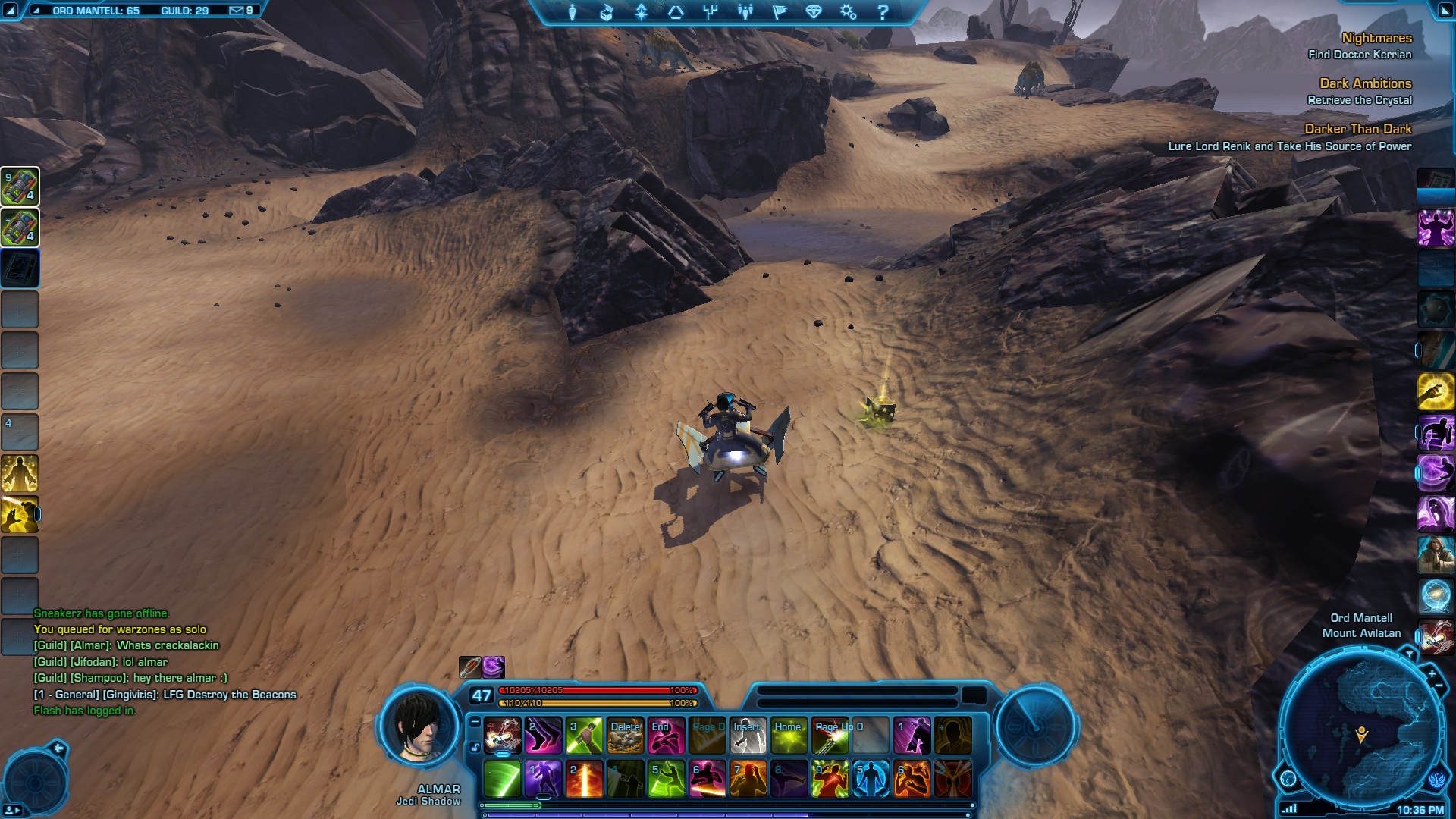Toggle the minimap filter funnel button
The image size is (1456, 819).
point(1409,654)
